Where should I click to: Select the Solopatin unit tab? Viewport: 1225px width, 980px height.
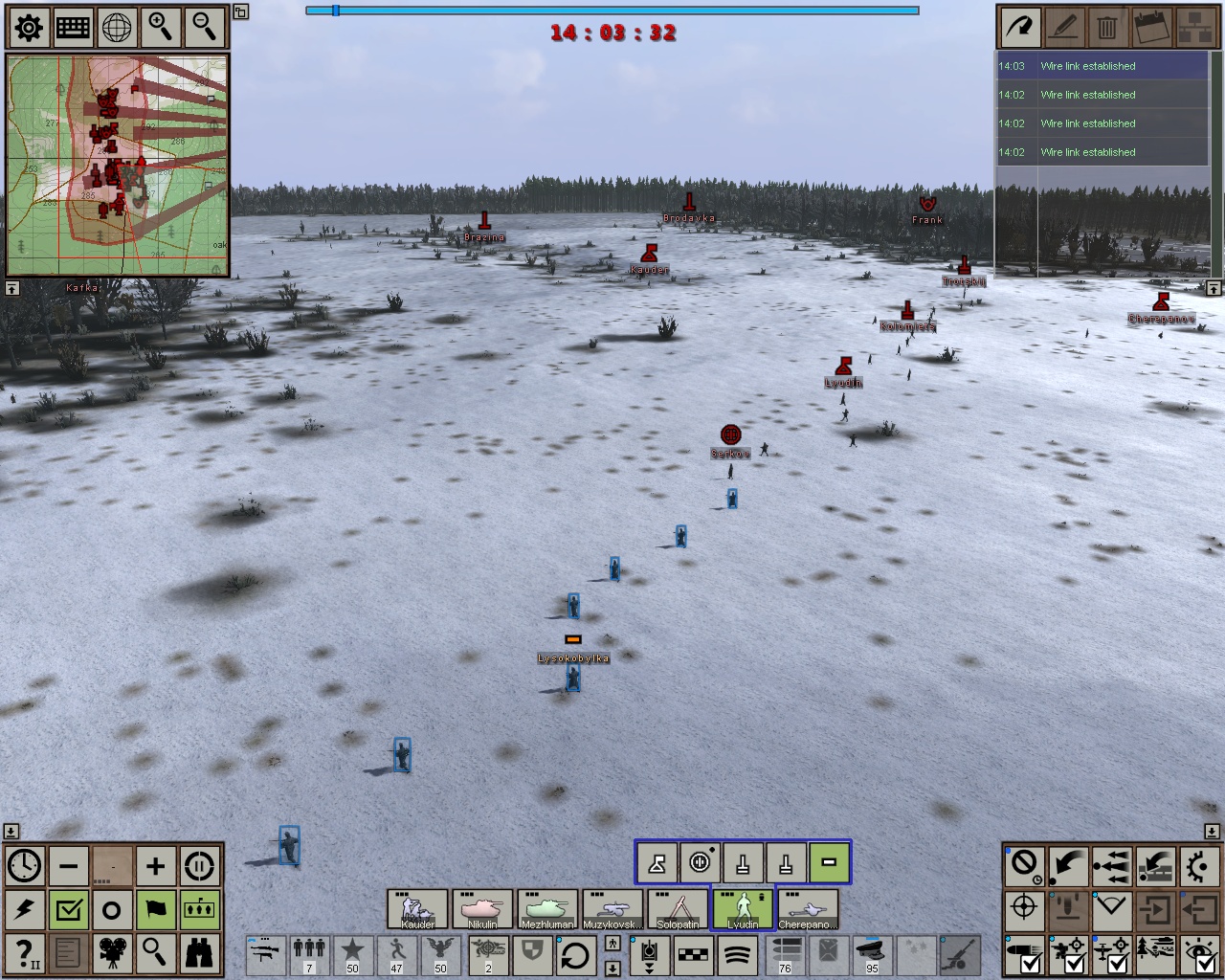click(677, 909)
